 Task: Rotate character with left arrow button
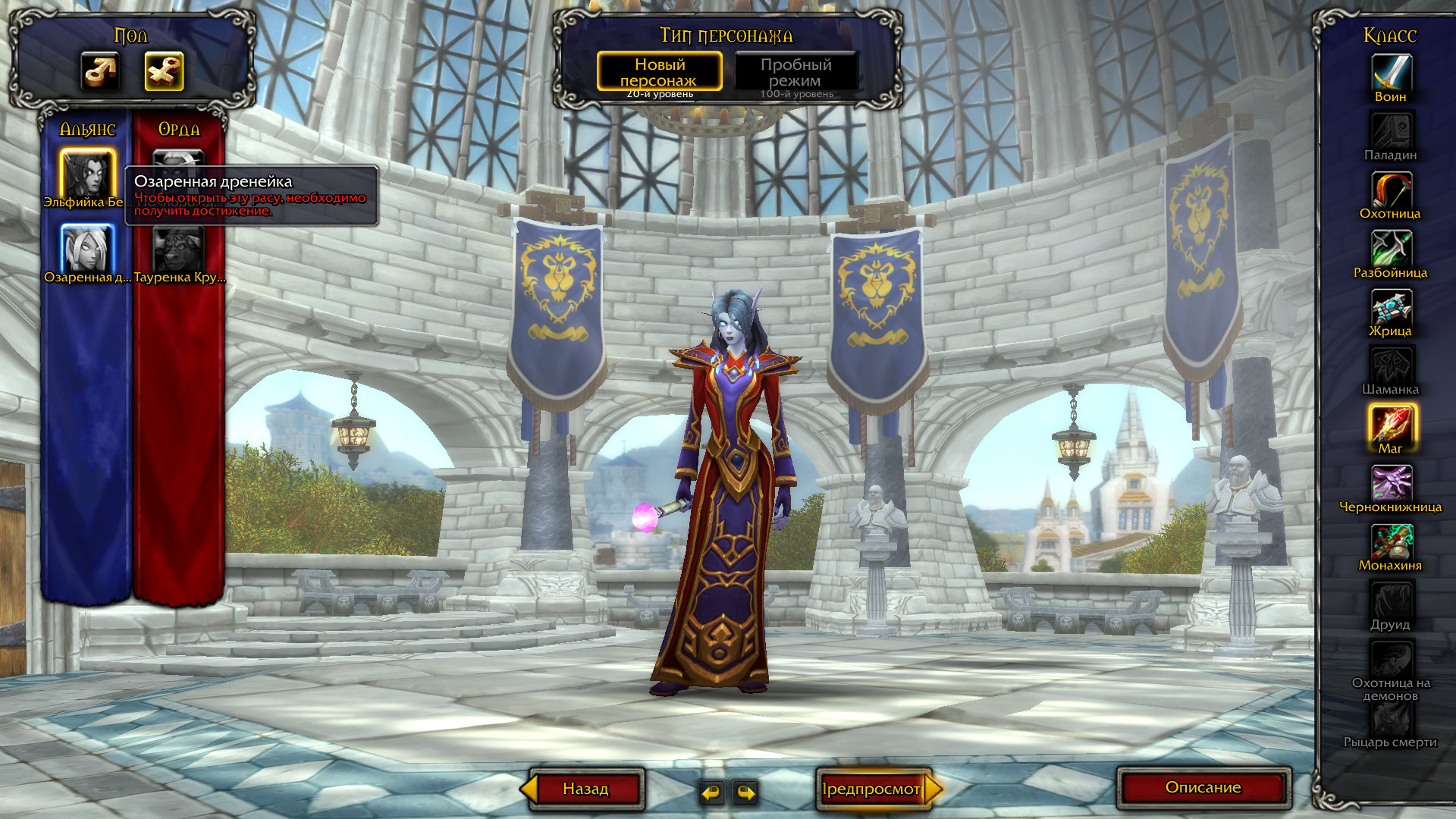point(711,792)
